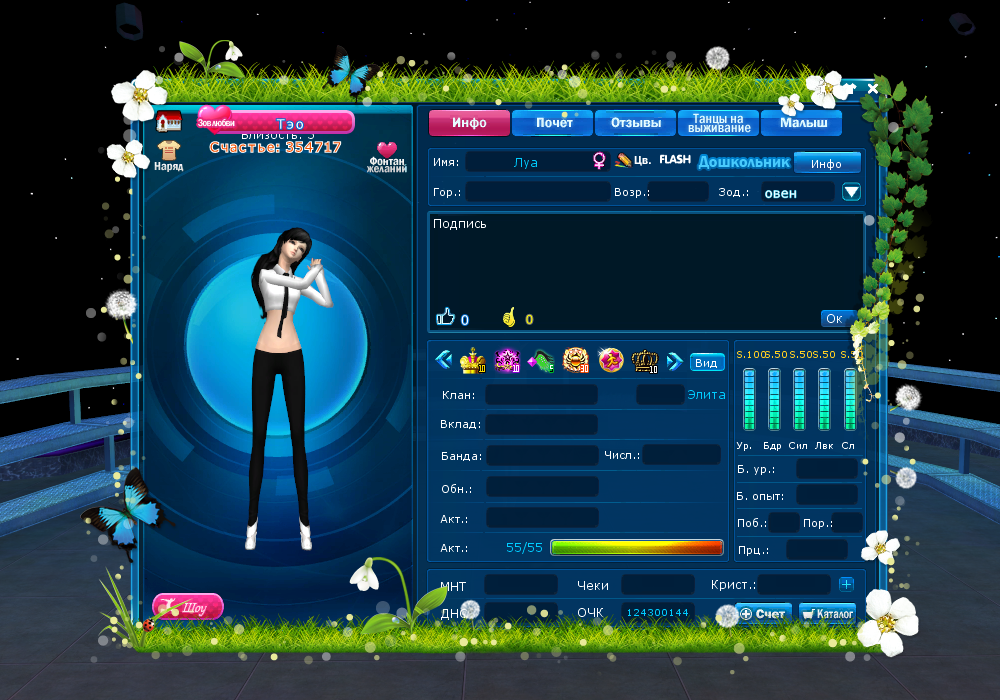Add crystals with the plus button
1000x700 pixels.
846,584
